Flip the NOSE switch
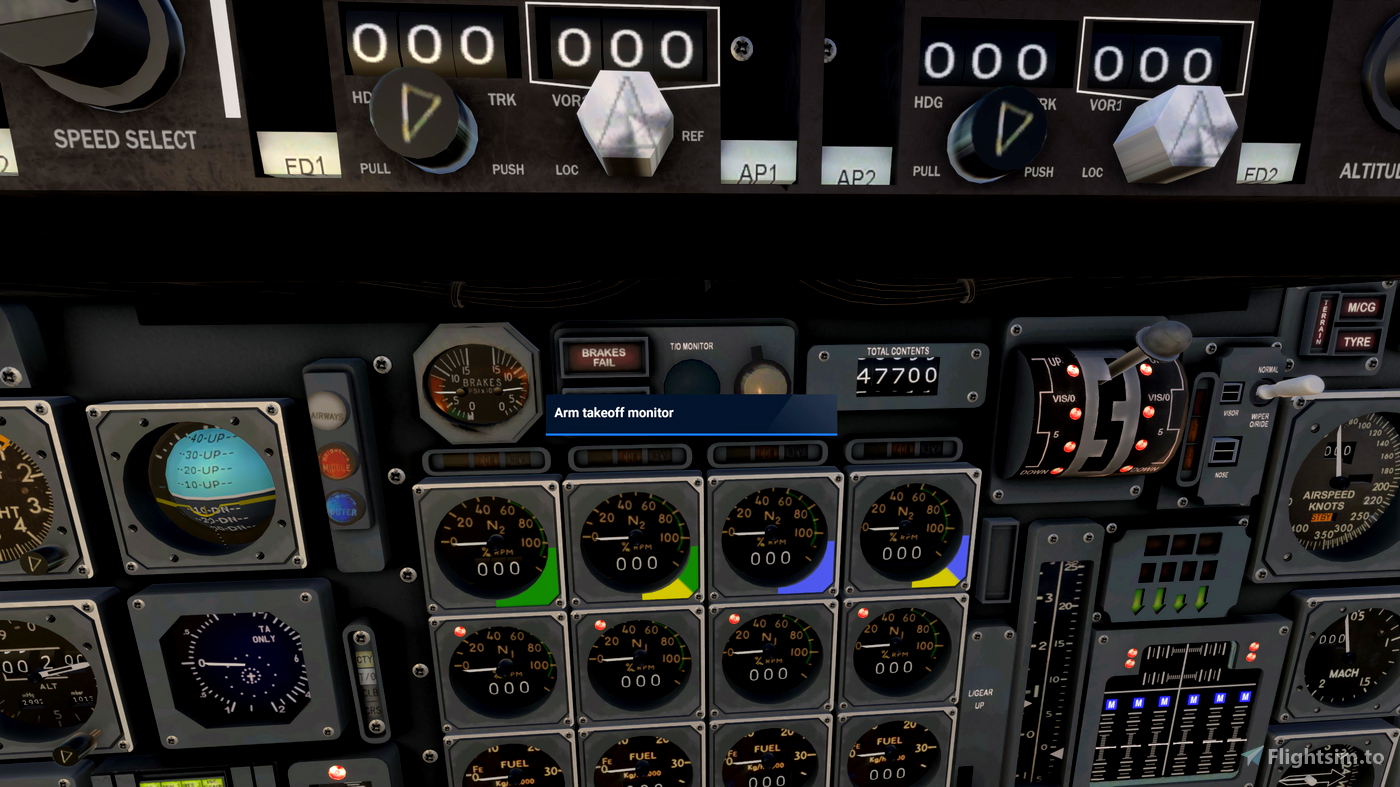Image resolution: width=1400 pixels, height=787 pixels. tap(1226, 451)
